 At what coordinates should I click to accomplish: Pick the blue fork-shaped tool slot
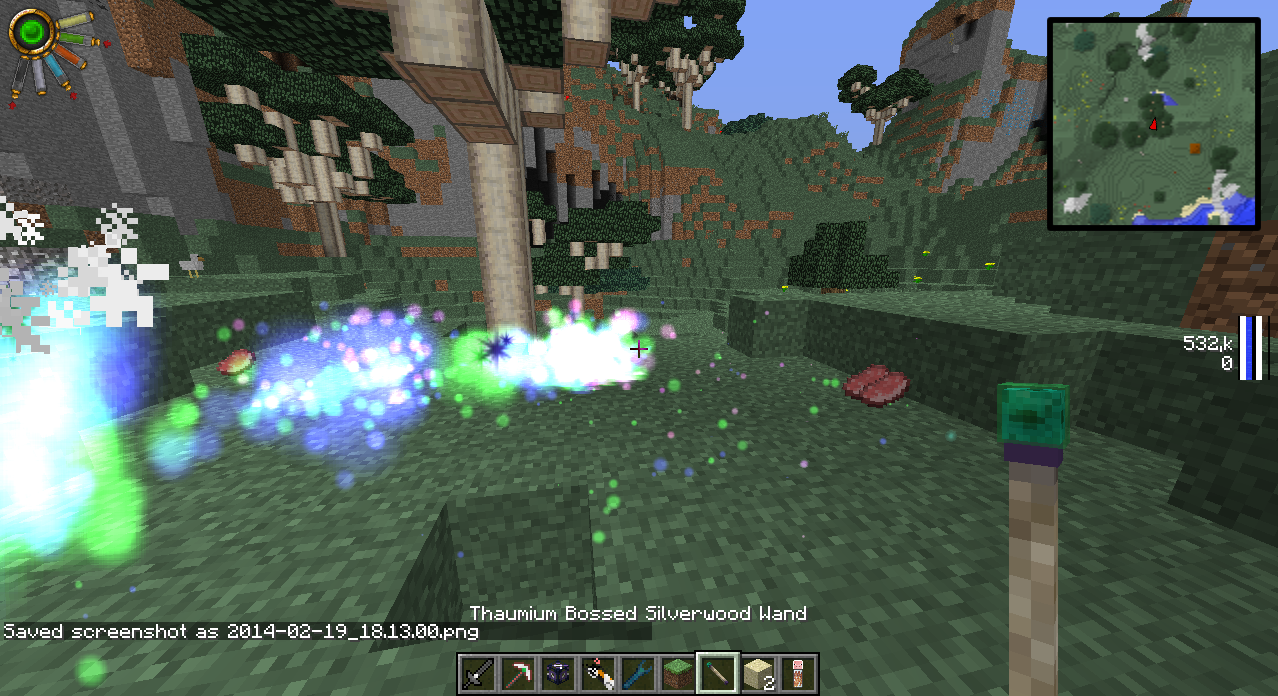(638, 674)
